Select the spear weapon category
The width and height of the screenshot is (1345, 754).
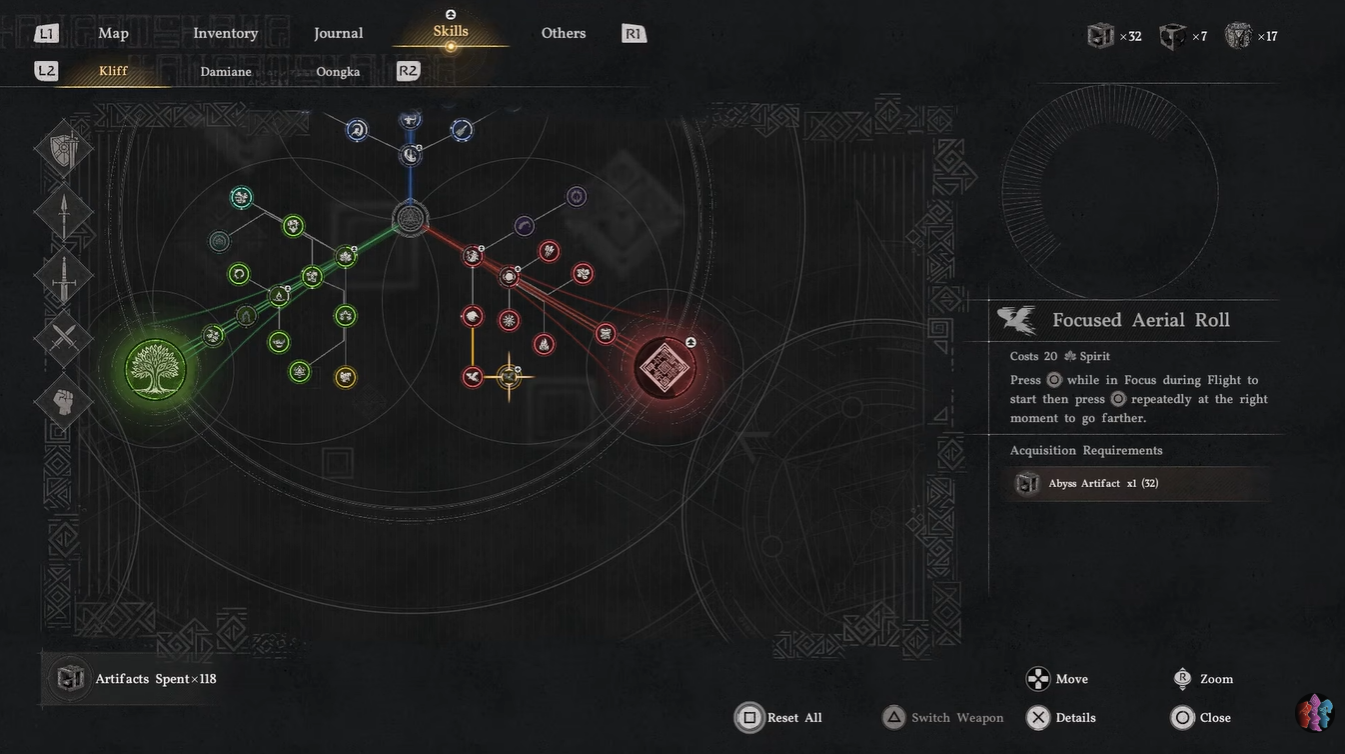(64, 213)
